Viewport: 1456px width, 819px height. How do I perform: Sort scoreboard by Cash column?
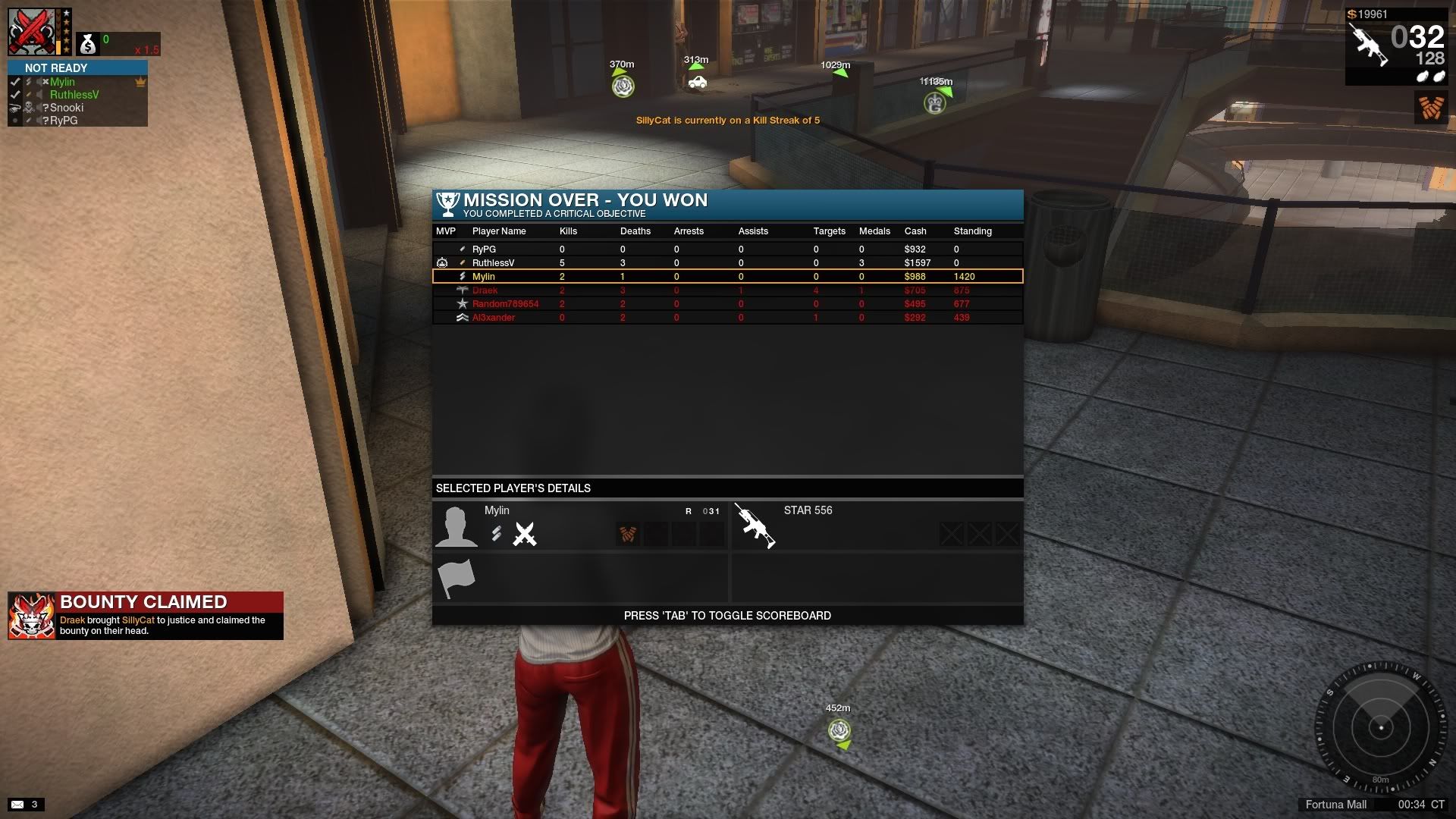pos(915,231)
